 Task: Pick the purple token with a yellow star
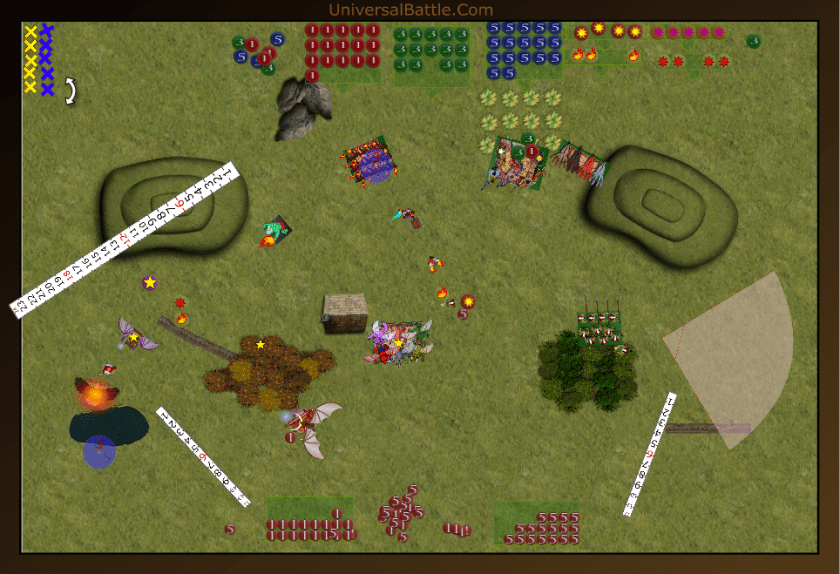[150, 283]
